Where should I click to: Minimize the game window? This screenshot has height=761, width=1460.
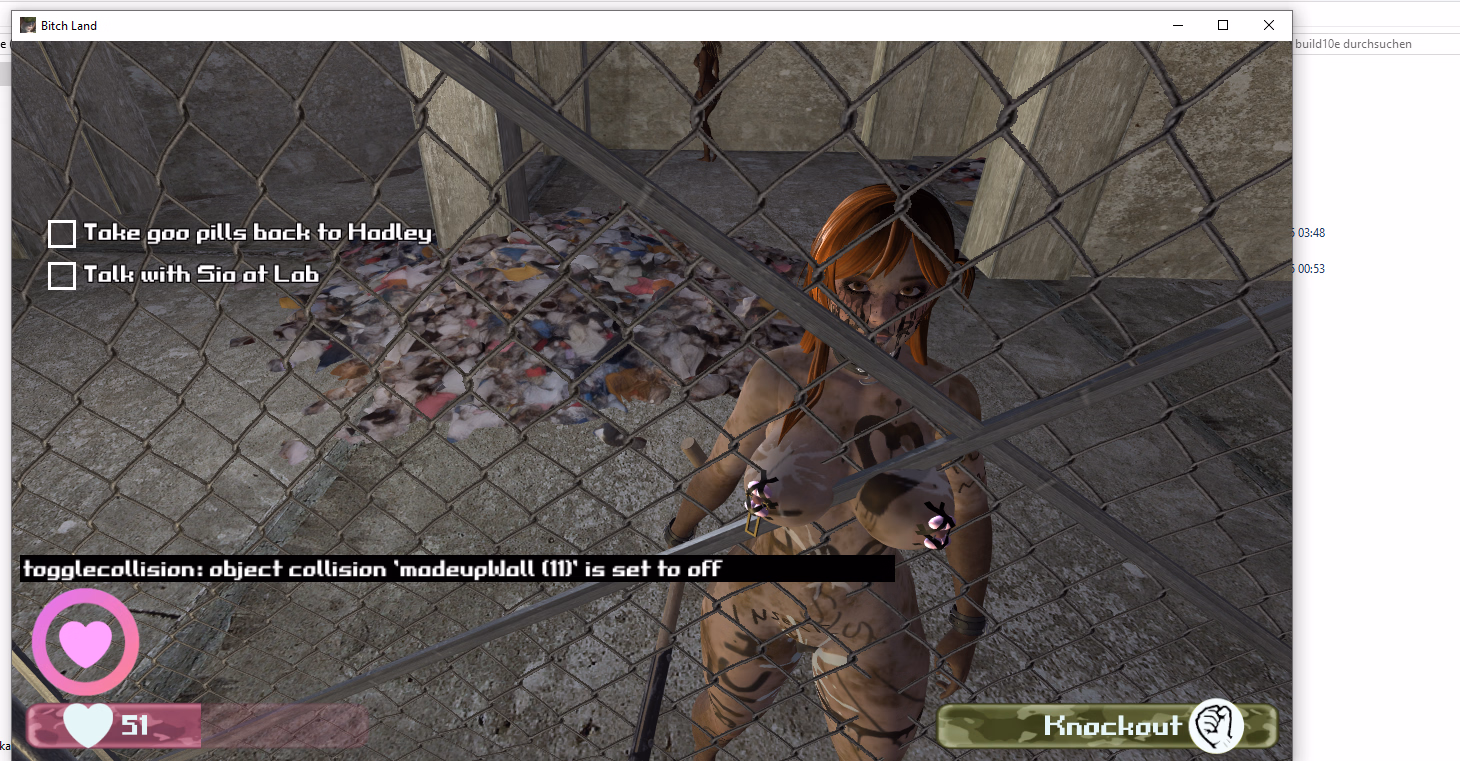(x=1176, y=25)
